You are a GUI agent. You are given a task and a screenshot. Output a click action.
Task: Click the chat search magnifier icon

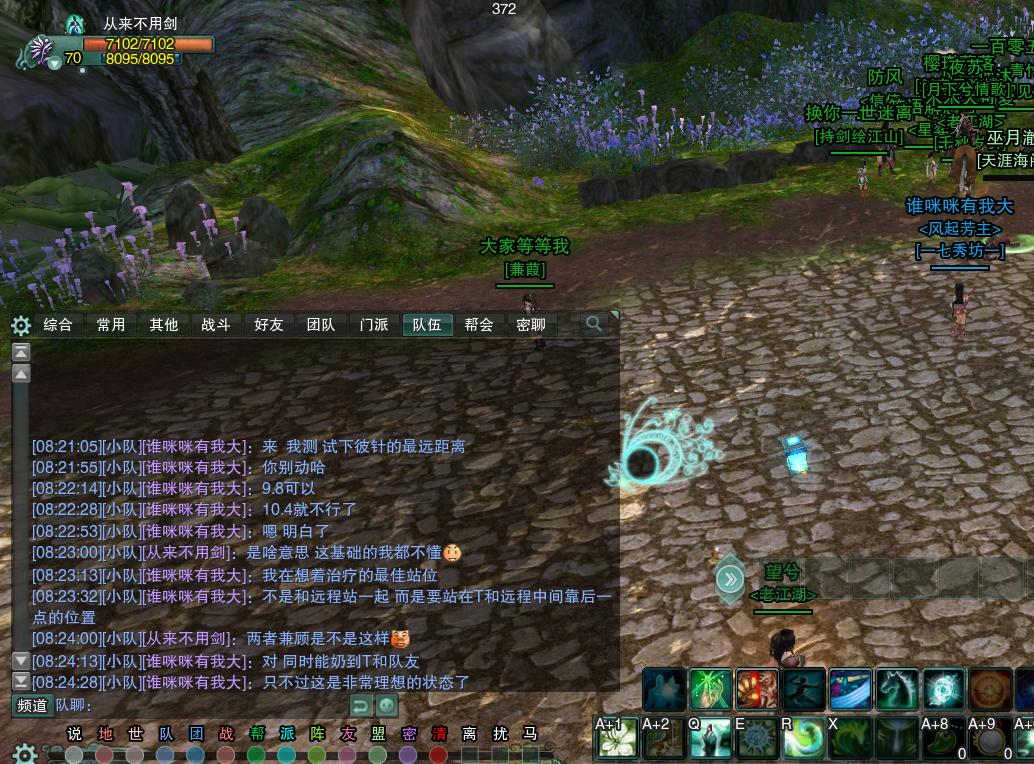[594, 324]
